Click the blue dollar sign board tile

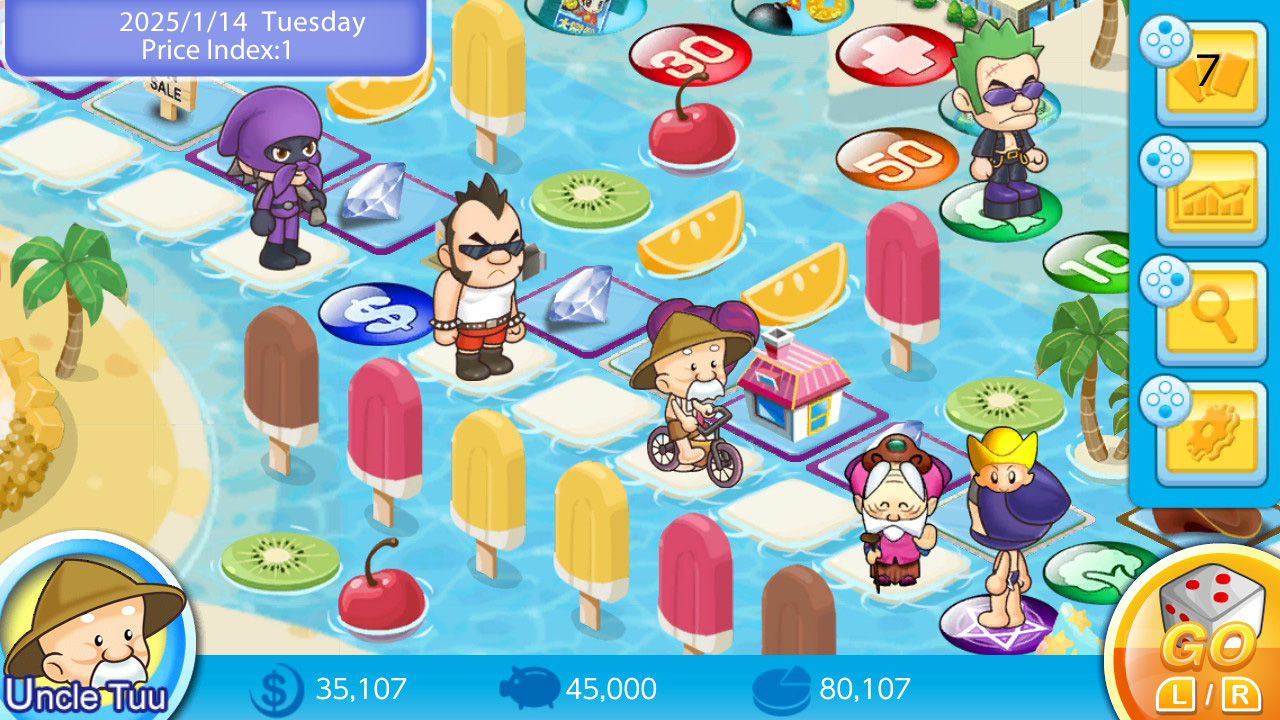pyautogui.click(x=375, y=310)
